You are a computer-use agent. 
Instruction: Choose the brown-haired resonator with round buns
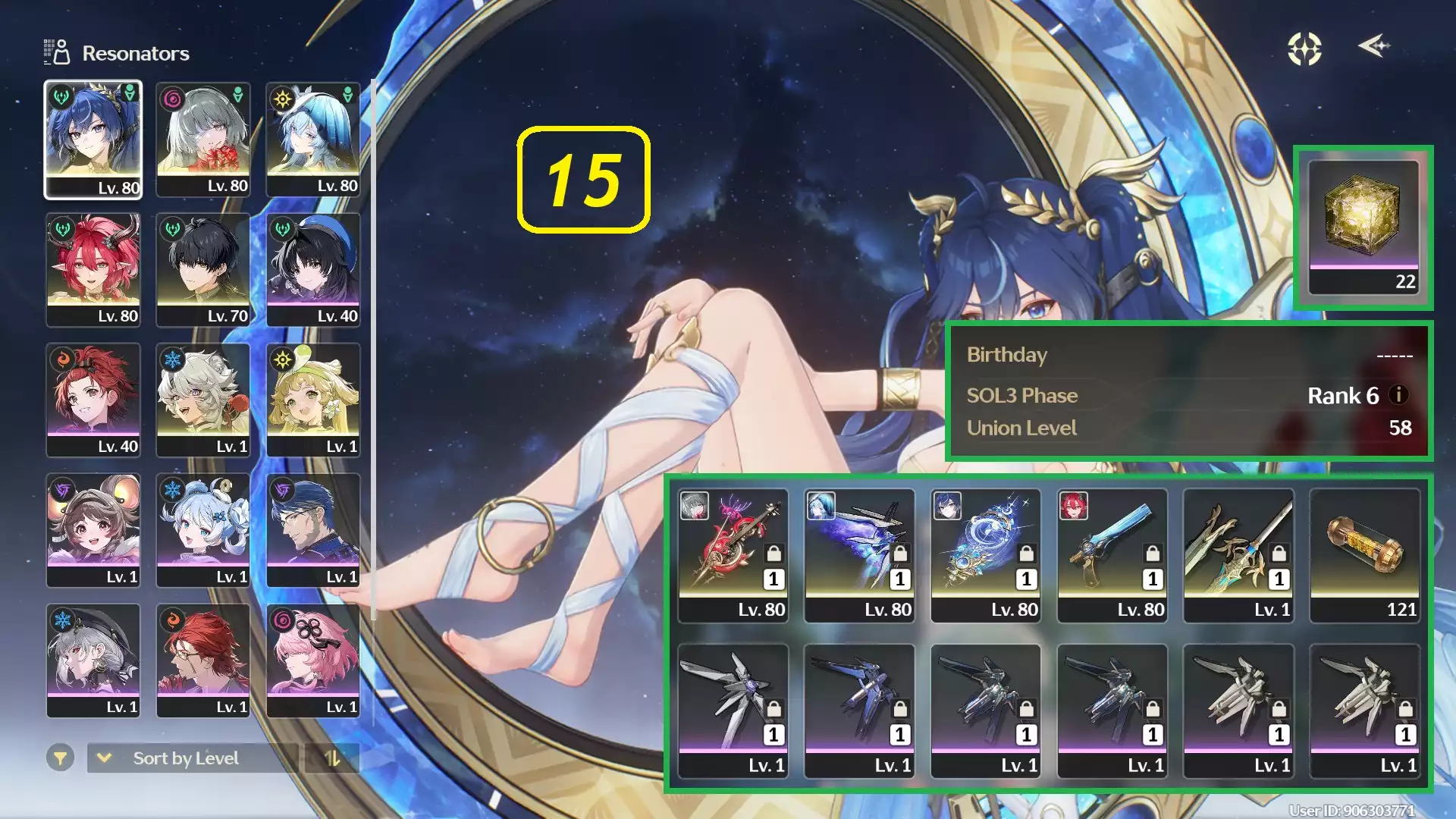(x=93, y=530)
